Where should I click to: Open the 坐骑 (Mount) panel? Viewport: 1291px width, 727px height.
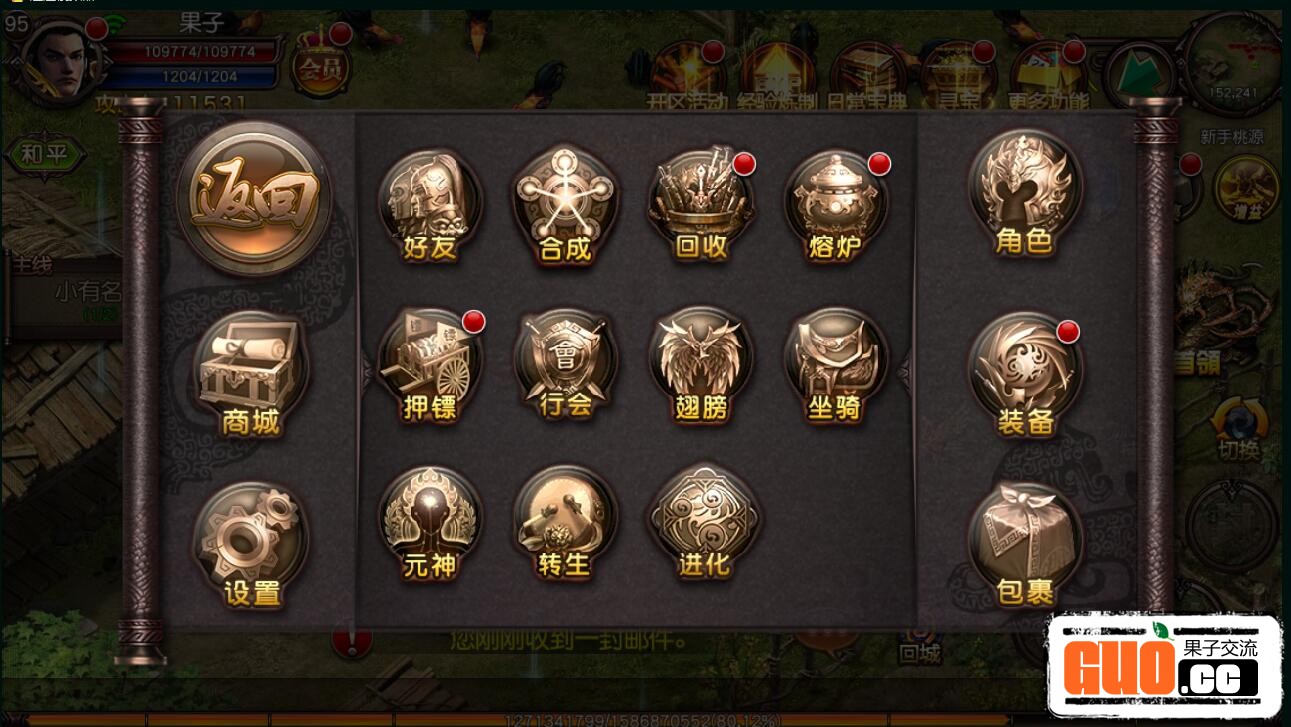(836, 360)
